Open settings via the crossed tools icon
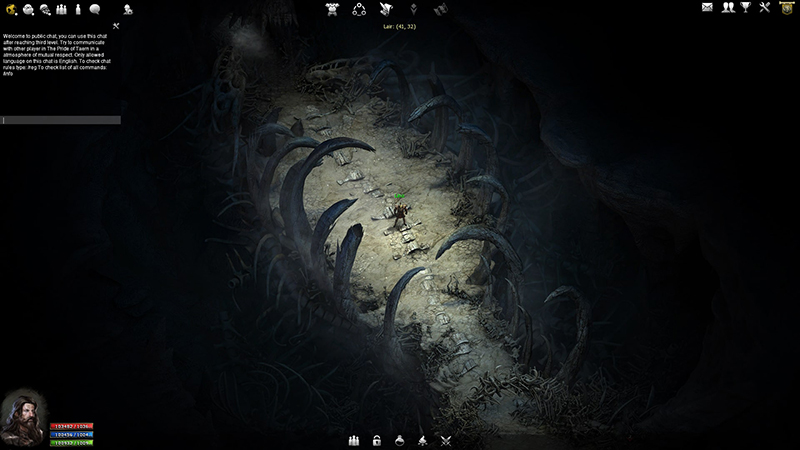800x450 pixels. (x=765, y=8)
